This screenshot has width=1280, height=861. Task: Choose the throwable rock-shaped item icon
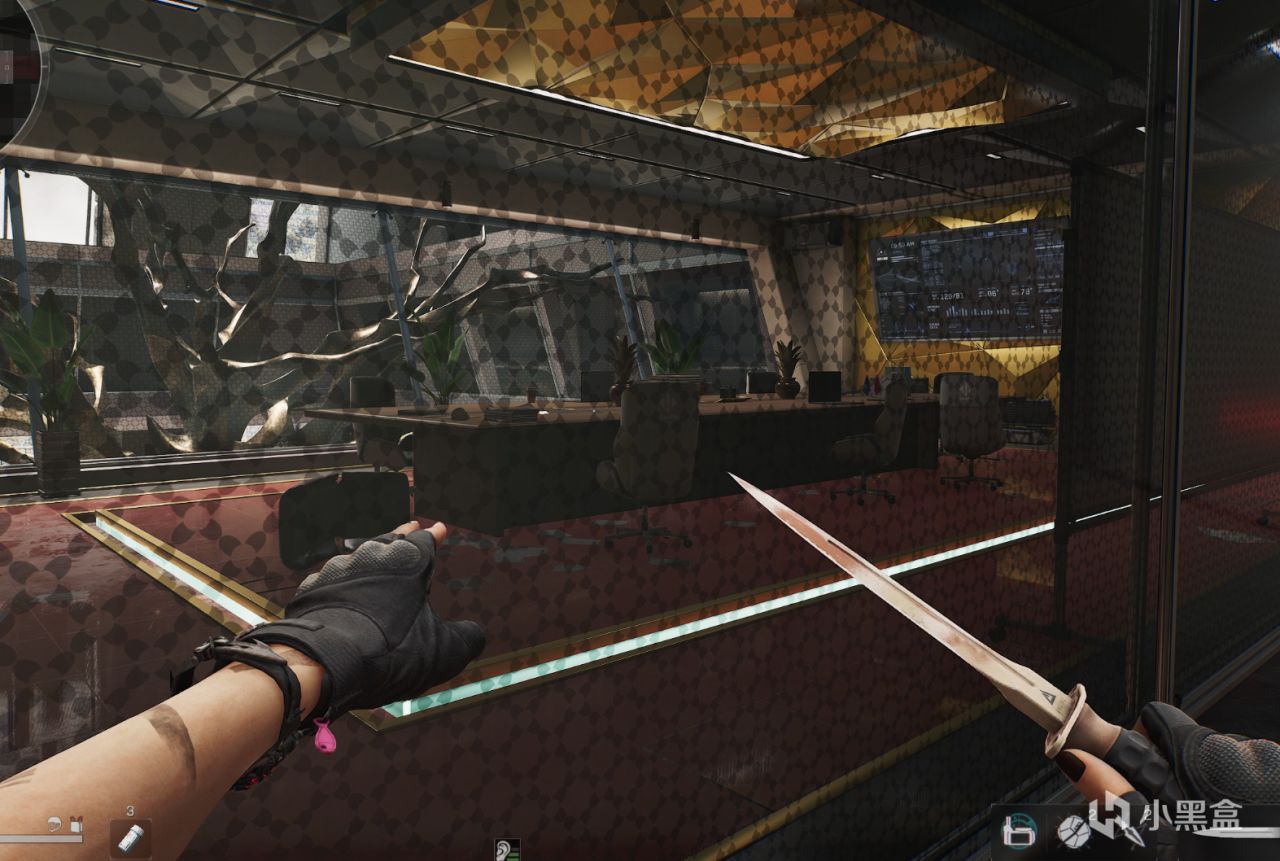1073,832
